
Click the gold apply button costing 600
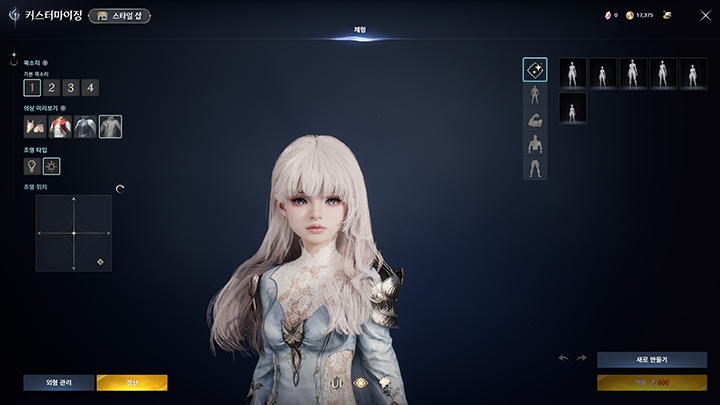[651, 382]
